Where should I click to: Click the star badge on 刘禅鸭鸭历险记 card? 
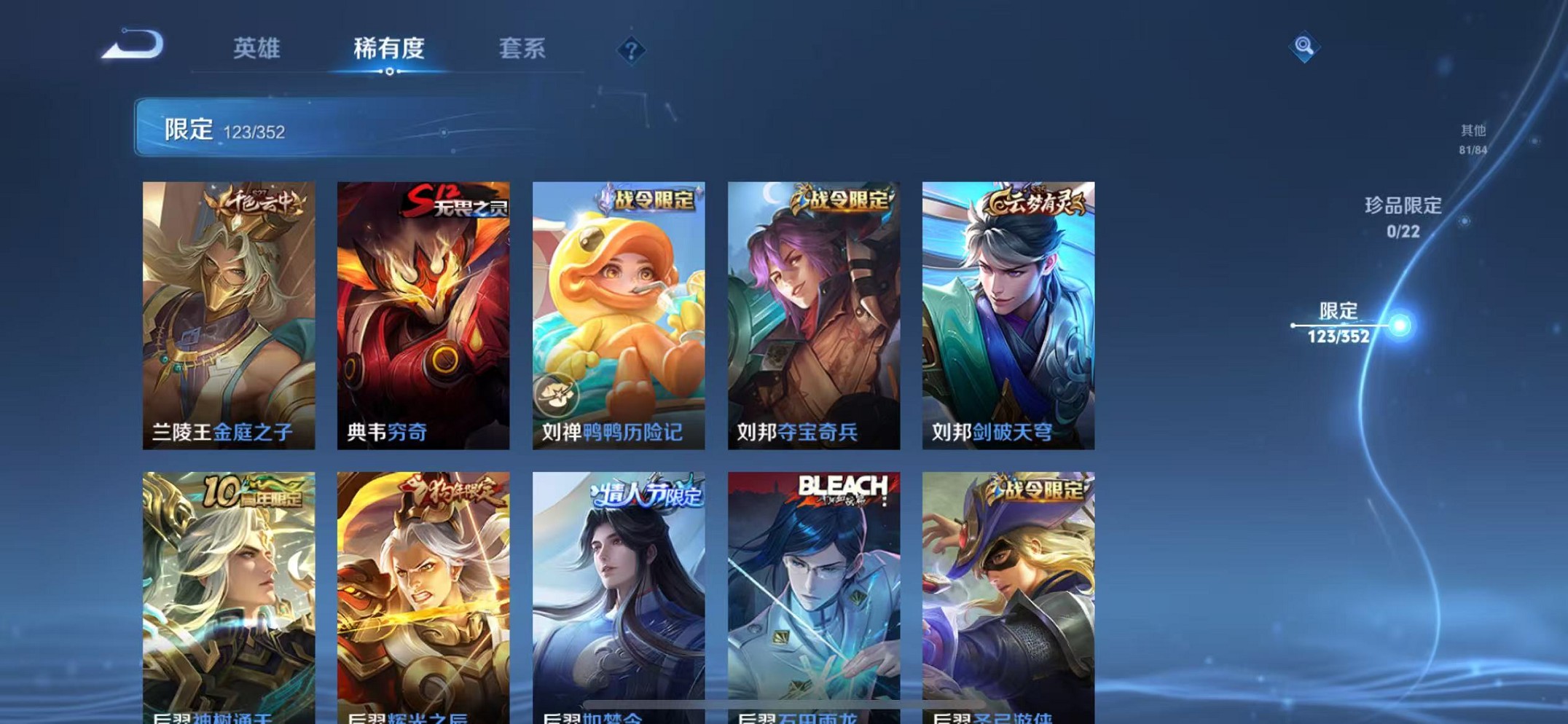point(558,394)
